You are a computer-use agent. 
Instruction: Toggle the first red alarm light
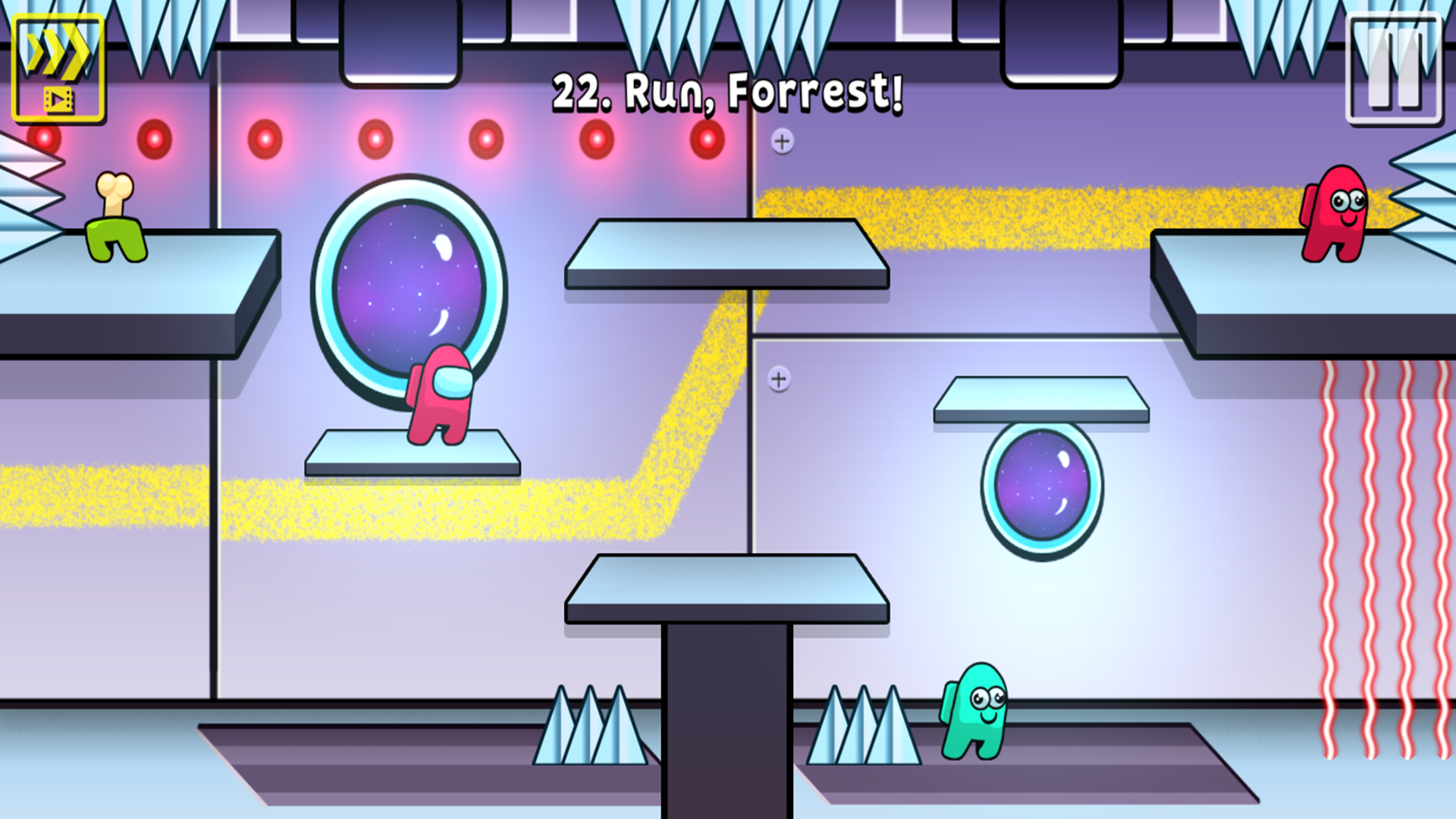click(45, 138)
